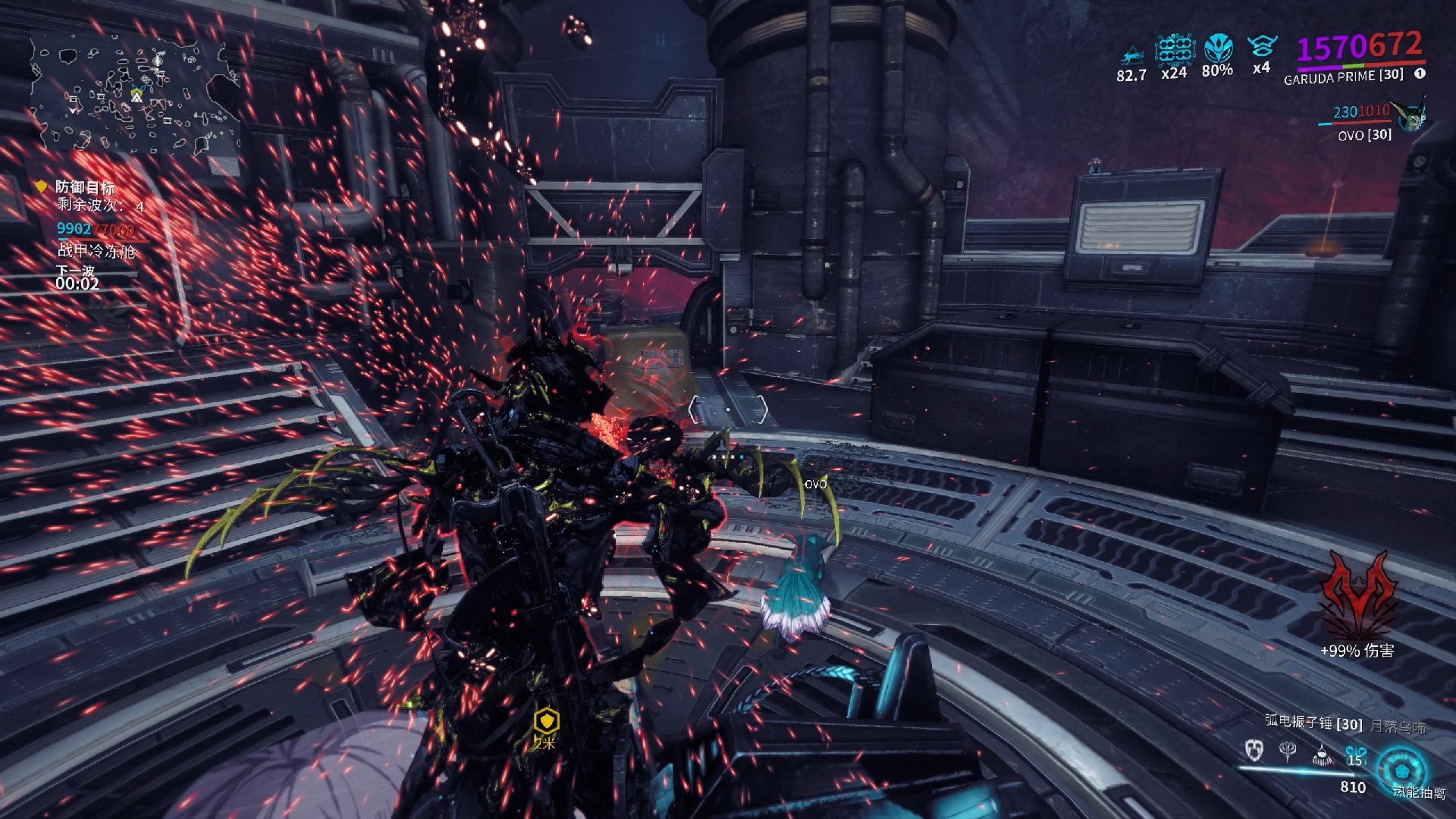Screen dimensions: 1456x819
Task: Click the yellow shield waypoint marker
Action: click(x=545, y=720)
